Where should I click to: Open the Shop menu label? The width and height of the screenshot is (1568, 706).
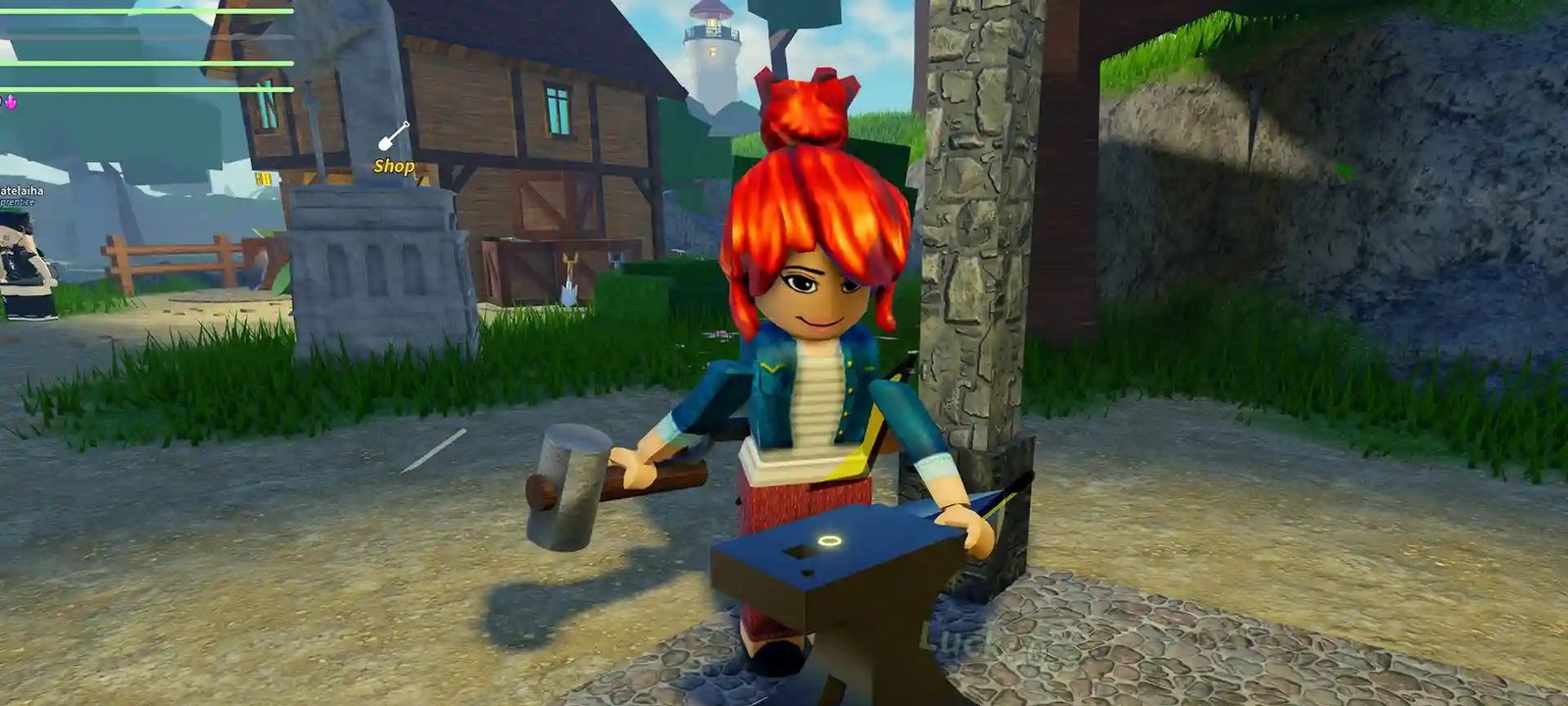(x=394, y=167)
